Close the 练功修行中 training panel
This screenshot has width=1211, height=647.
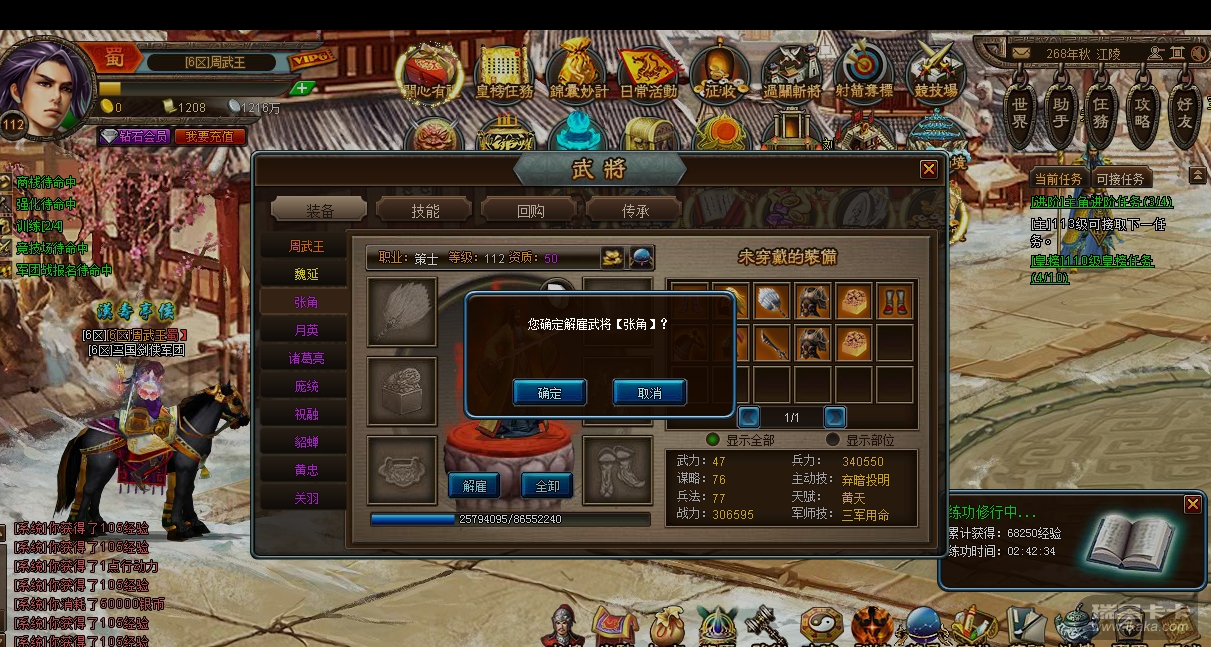[1192, 505]
